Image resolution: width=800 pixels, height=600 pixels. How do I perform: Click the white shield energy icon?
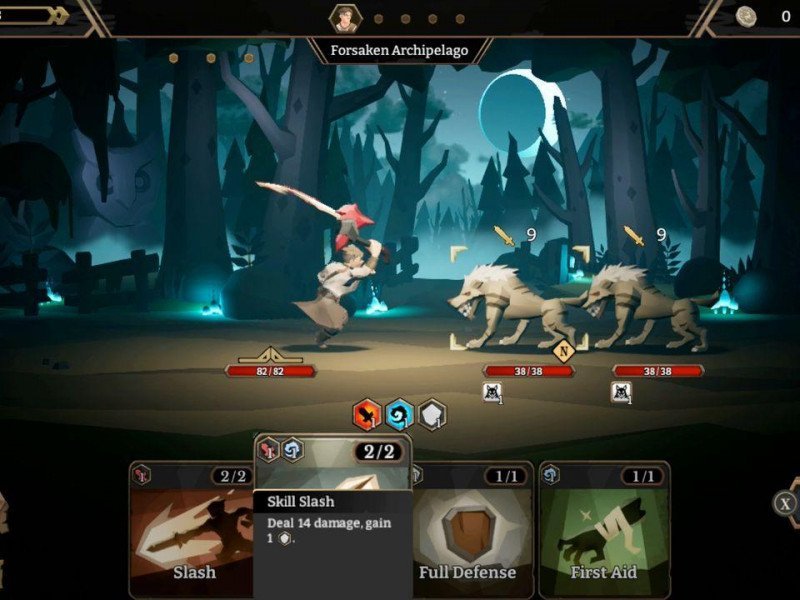tap(432, 413)
